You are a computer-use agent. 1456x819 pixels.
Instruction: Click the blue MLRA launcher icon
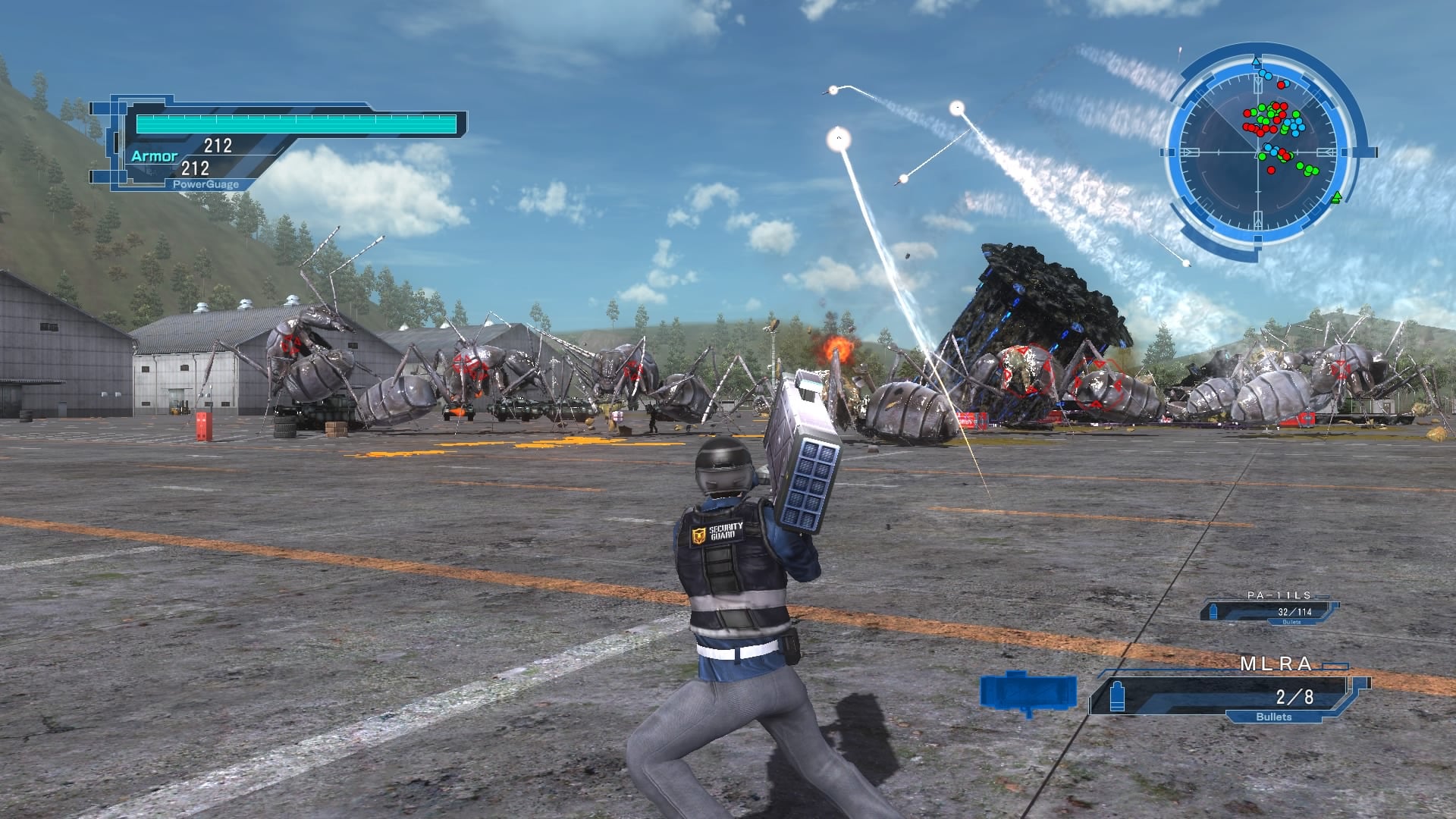tap(1028, 693)
